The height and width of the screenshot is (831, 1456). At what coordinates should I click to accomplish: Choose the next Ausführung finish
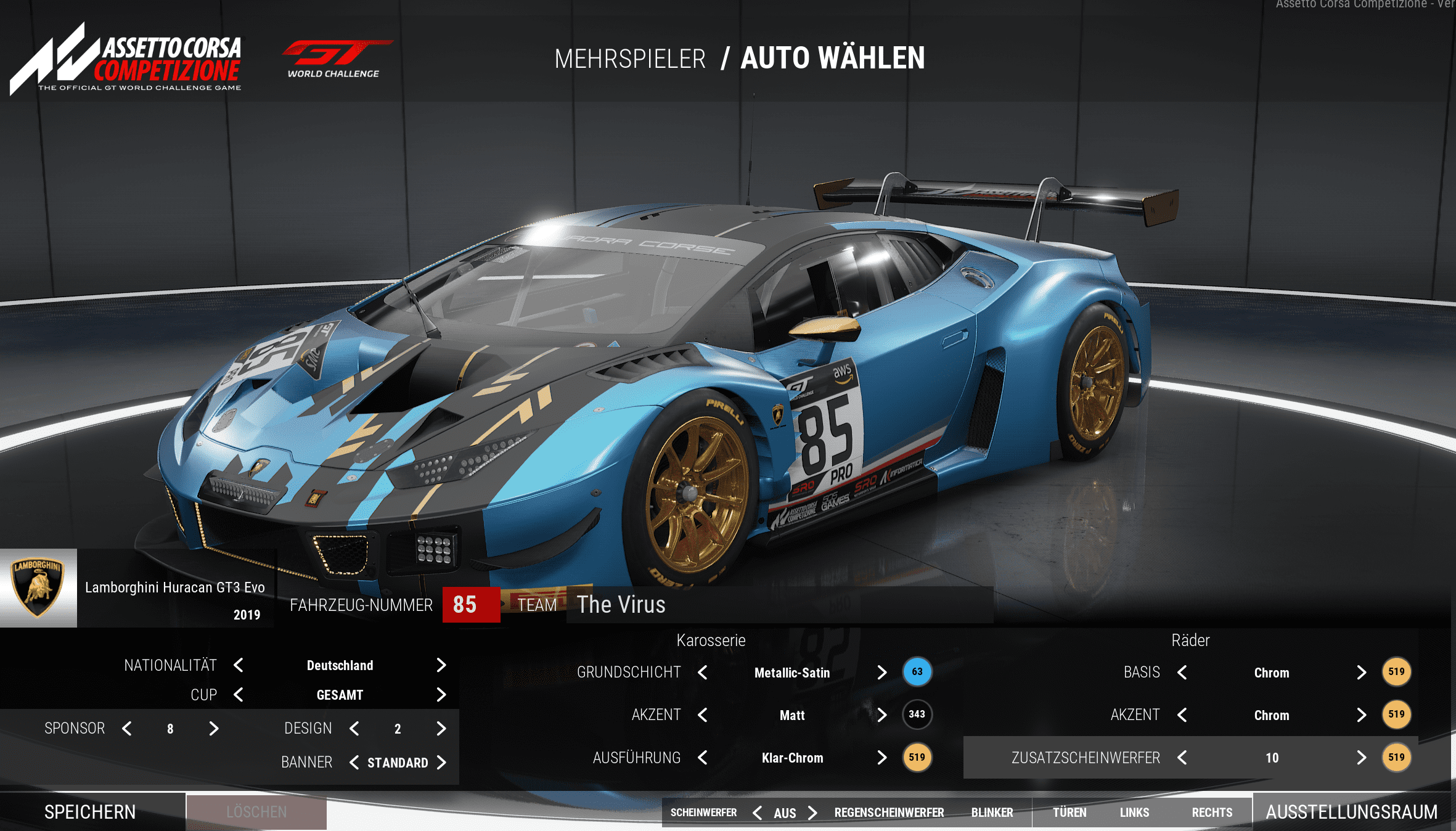881,758
